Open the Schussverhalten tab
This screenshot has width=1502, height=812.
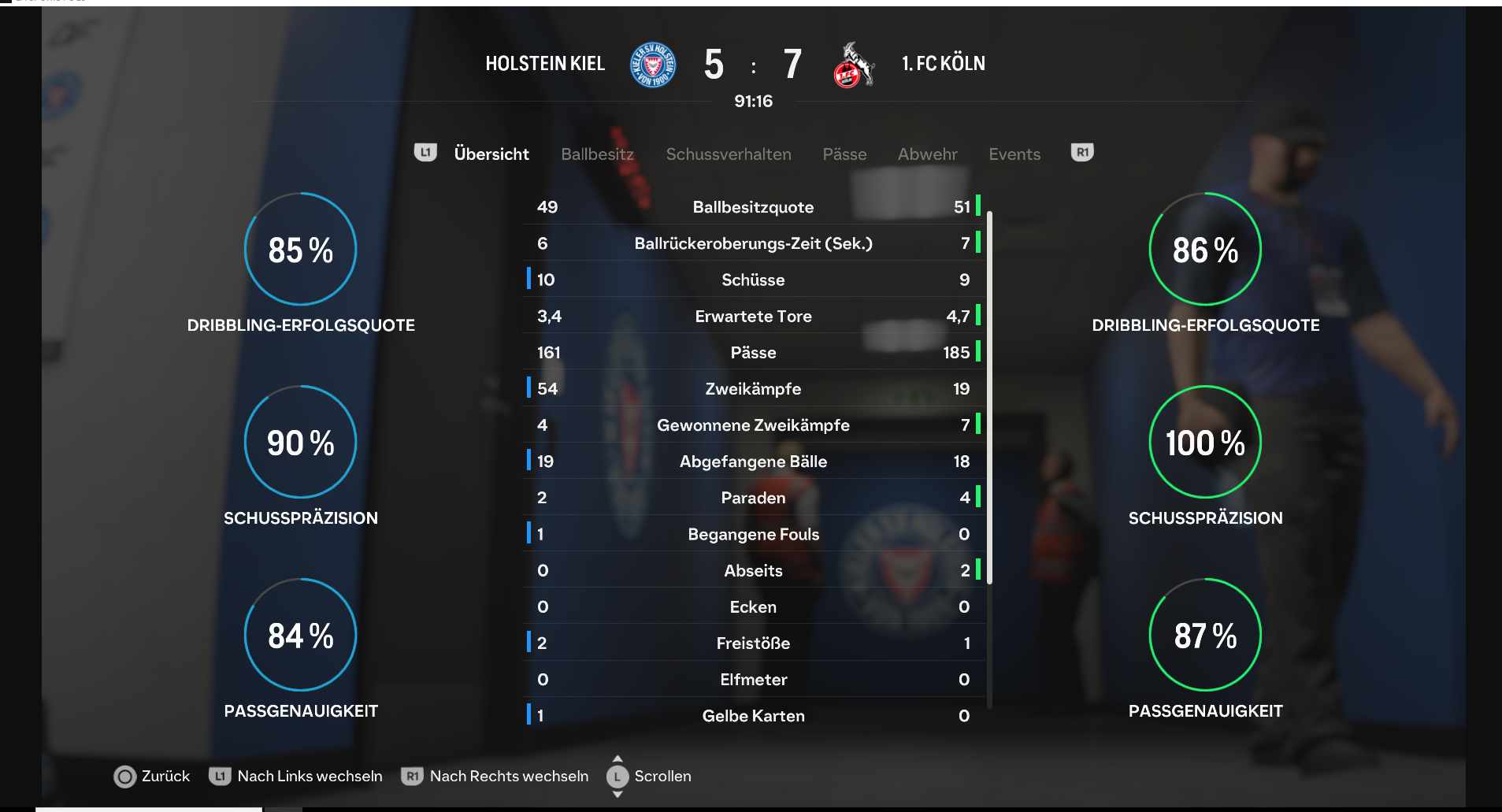click(x=729, y=154)
